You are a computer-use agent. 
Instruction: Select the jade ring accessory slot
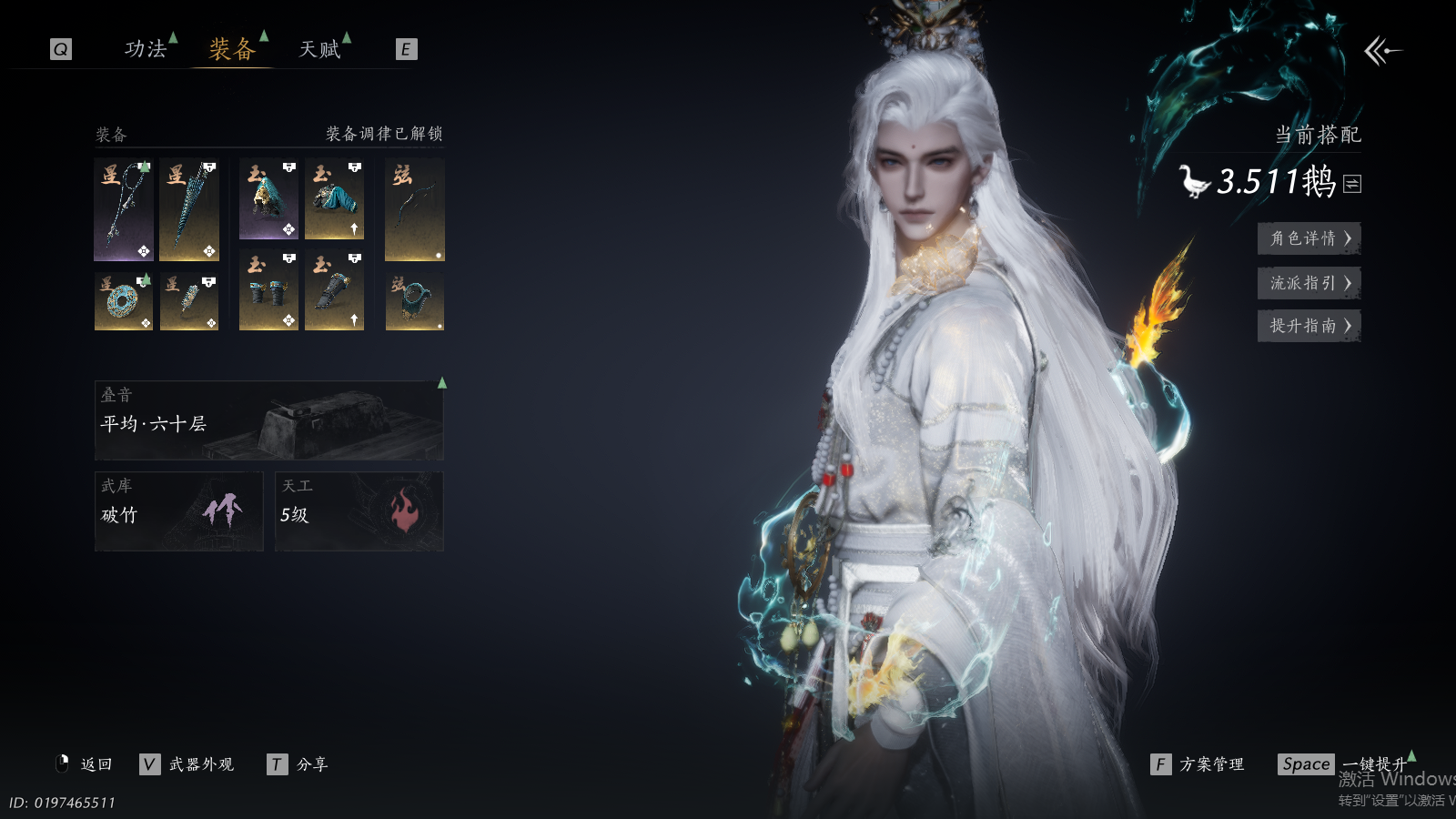click(124, 301)
